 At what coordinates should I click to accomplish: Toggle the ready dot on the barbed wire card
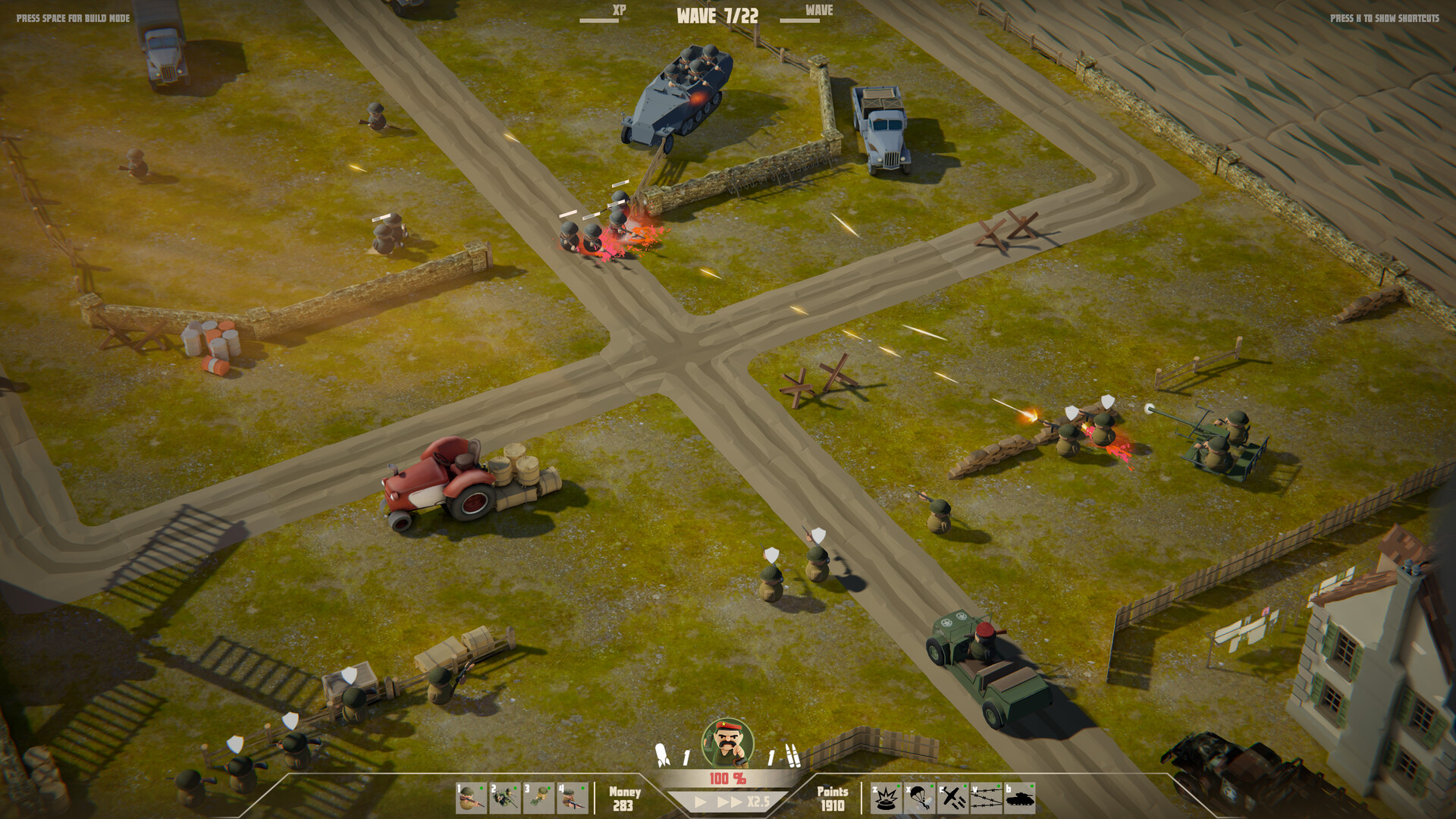coord(999,785)
